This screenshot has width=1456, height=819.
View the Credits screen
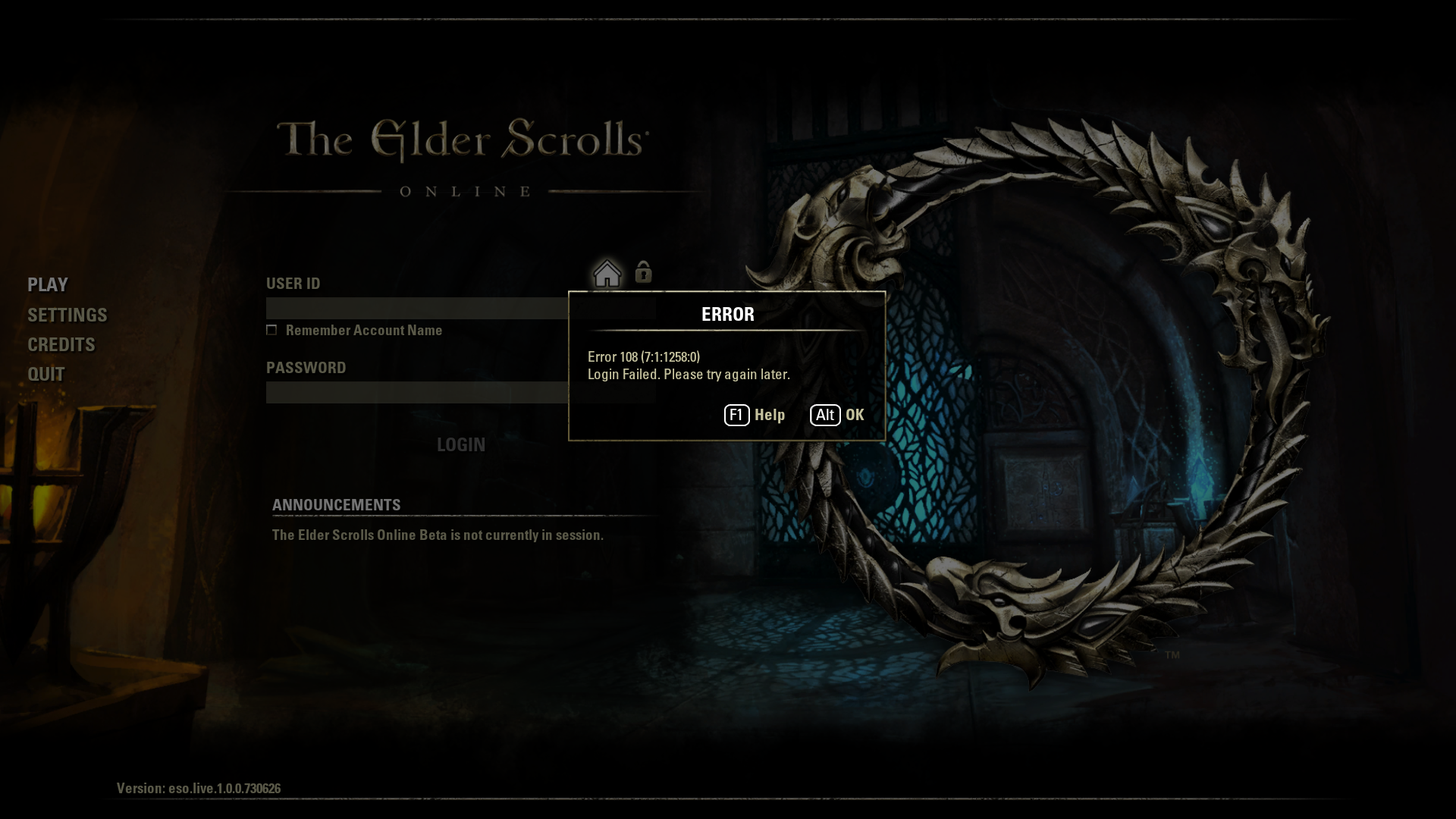tap(61, 344)
